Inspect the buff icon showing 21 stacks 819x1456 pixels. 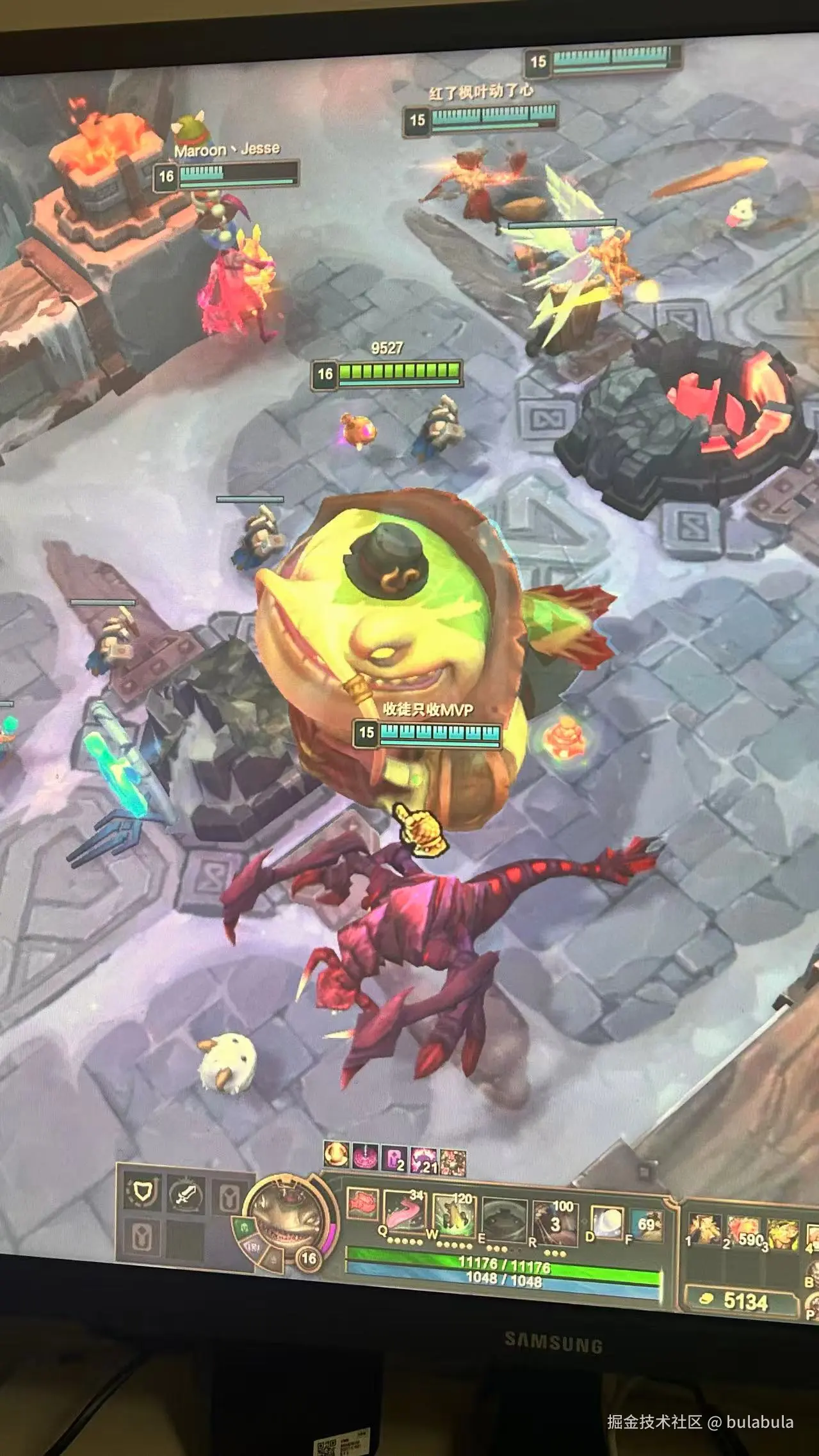tap(423, 1160)
